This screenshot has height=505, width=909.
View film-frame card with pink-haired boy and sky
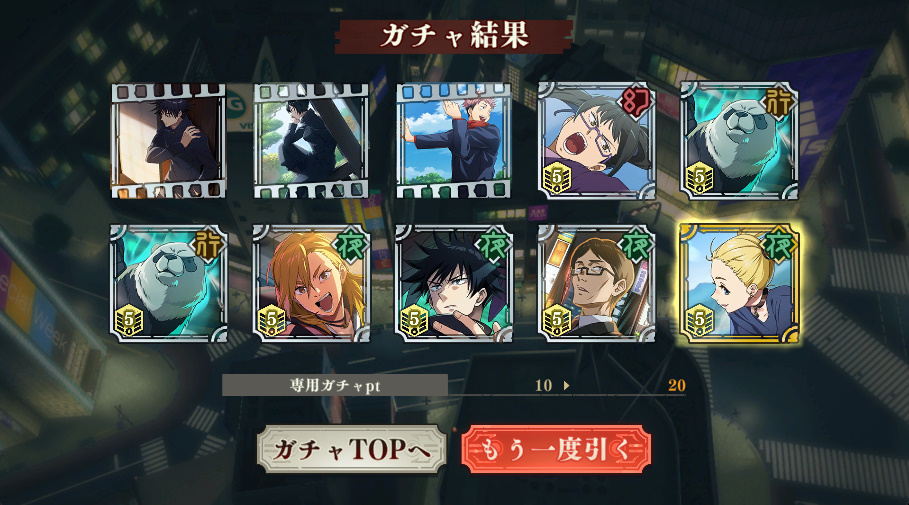pyautogui.click(x=453, y=141)
